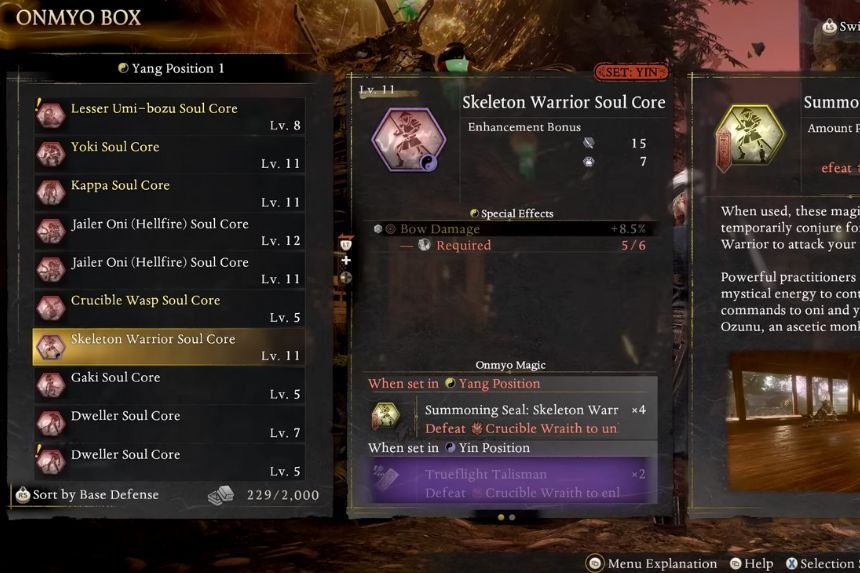Viewport: 860px width, 573px height.
Task: Click the Summoning Seal: Skeleton Warrior magic entry
Action: tap(511, 419)
